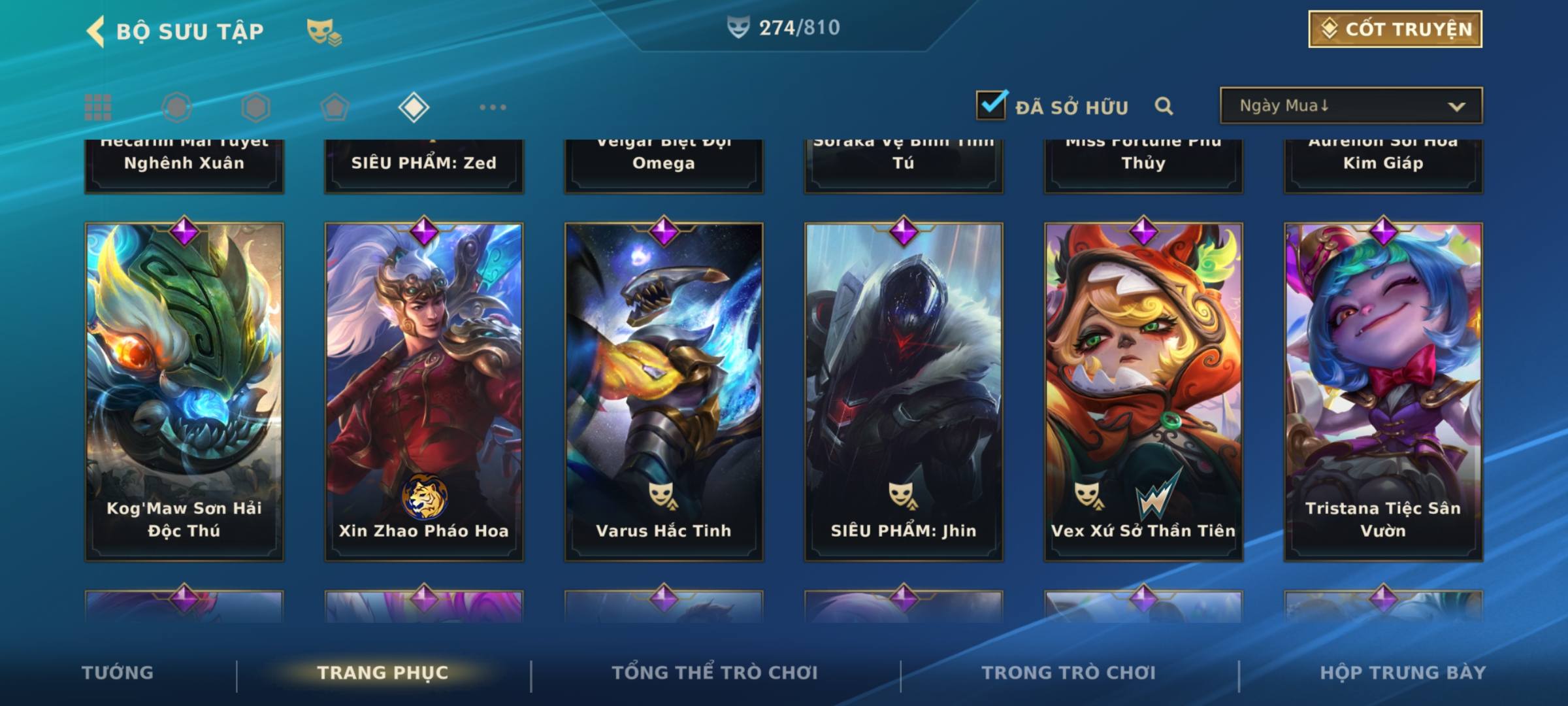Switch to the Tướng tab
Screen dimensions: 1568x706
pos(118,673)
